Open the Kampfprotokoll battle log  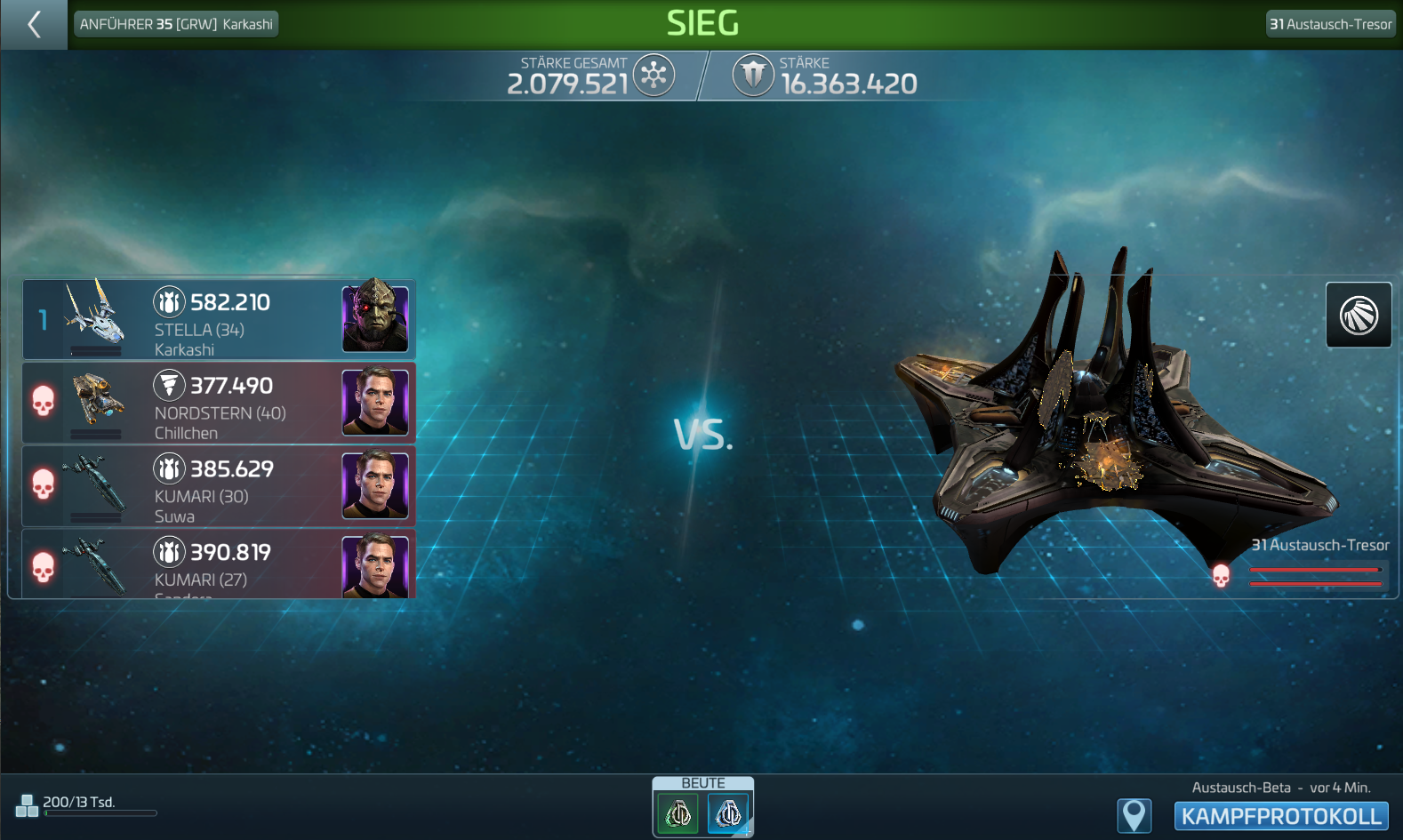(1280, 816)
